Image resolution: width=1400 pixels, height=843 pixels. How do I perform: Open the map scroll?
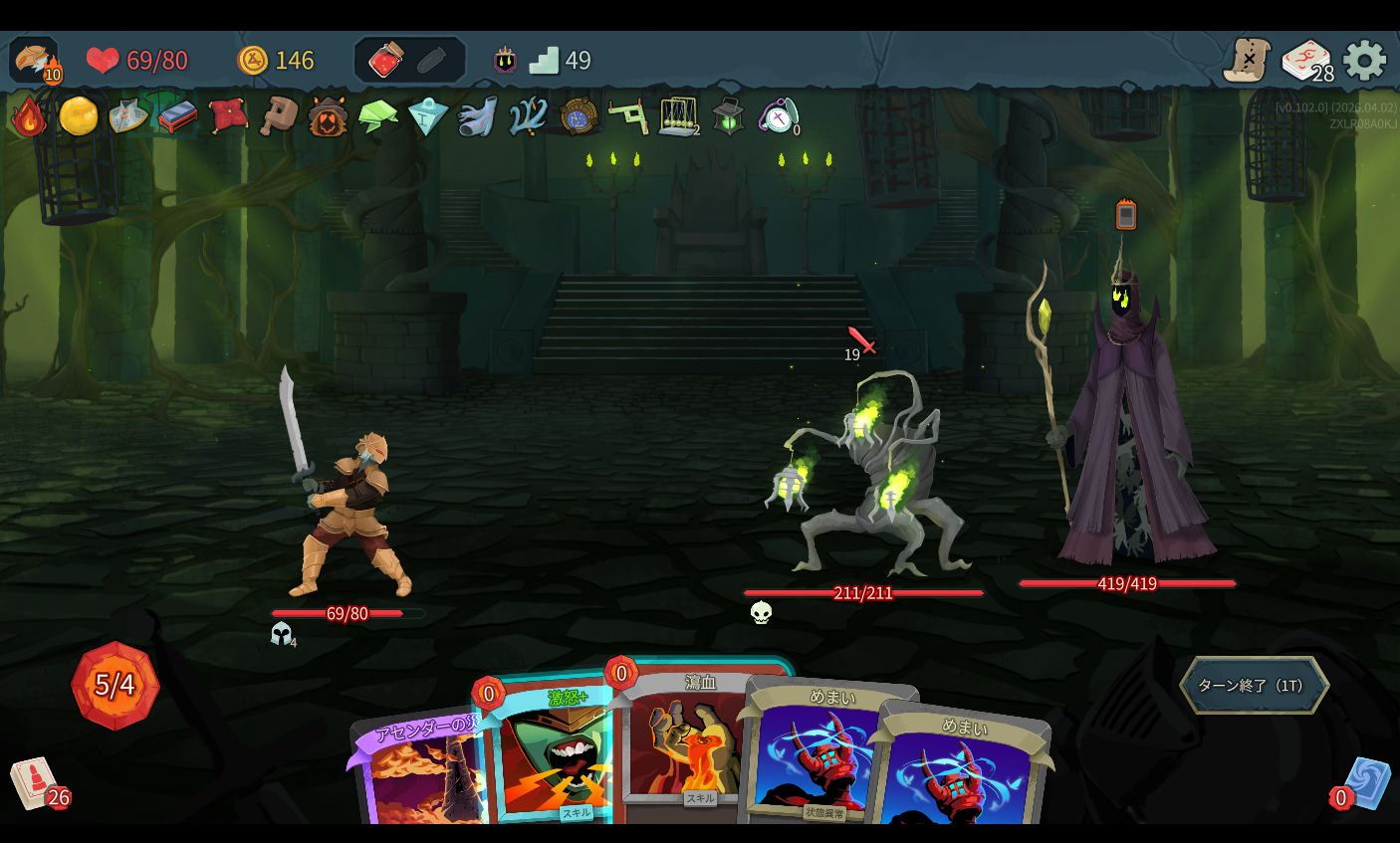point(1247,61)
